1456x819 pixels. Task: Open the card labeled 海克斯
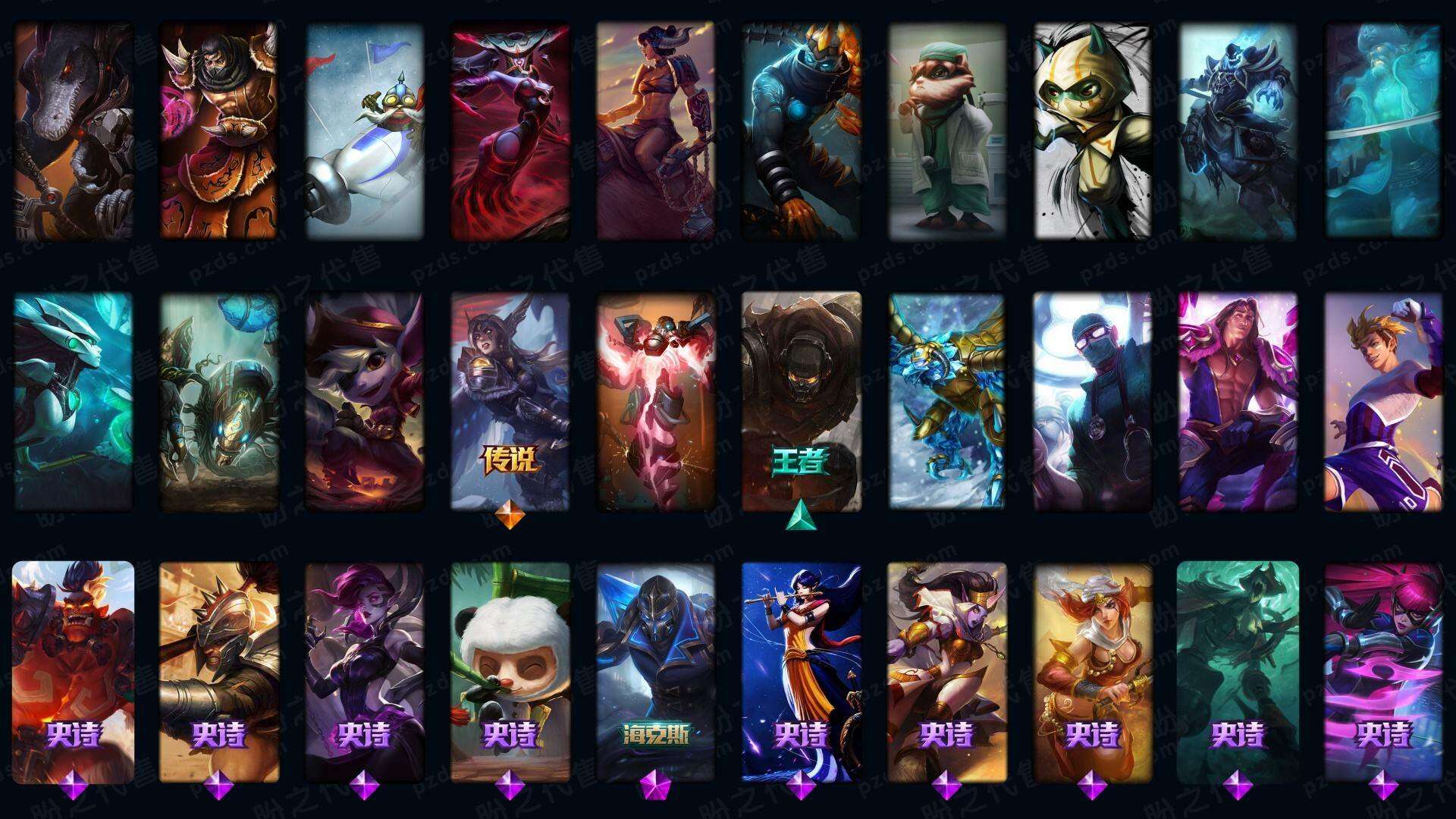[656, 671]
